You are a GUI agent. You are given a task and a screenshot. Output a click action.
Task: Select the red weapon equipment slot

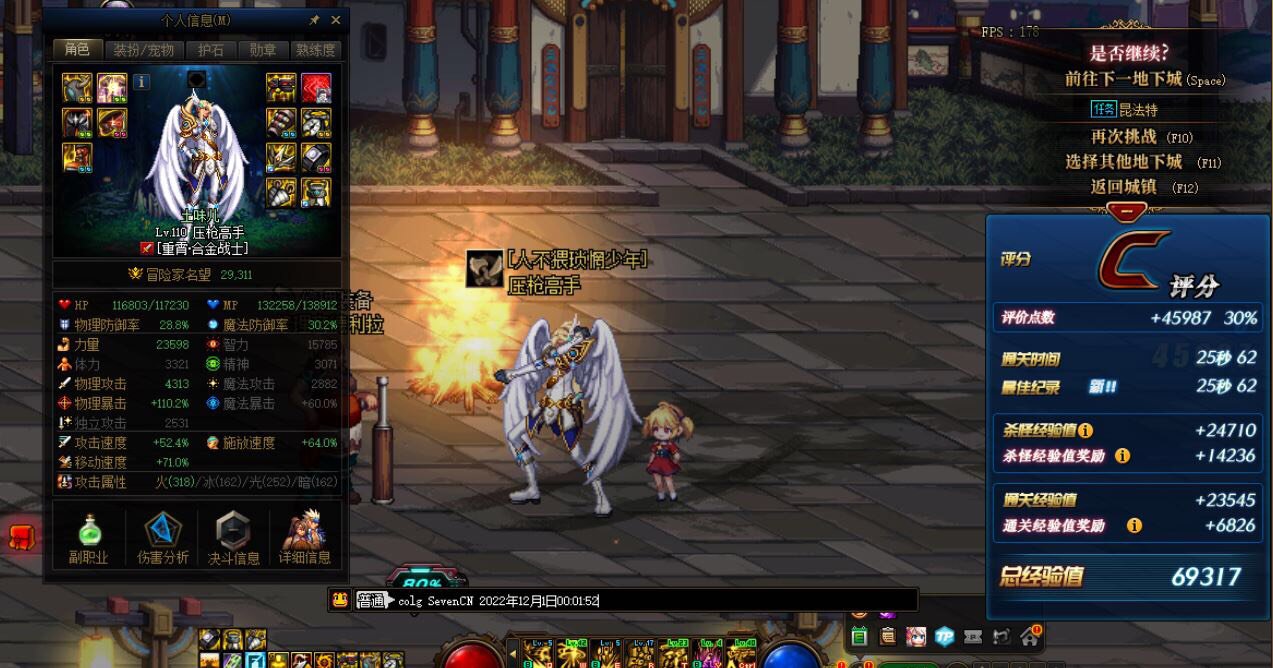[x=316, y=88]
